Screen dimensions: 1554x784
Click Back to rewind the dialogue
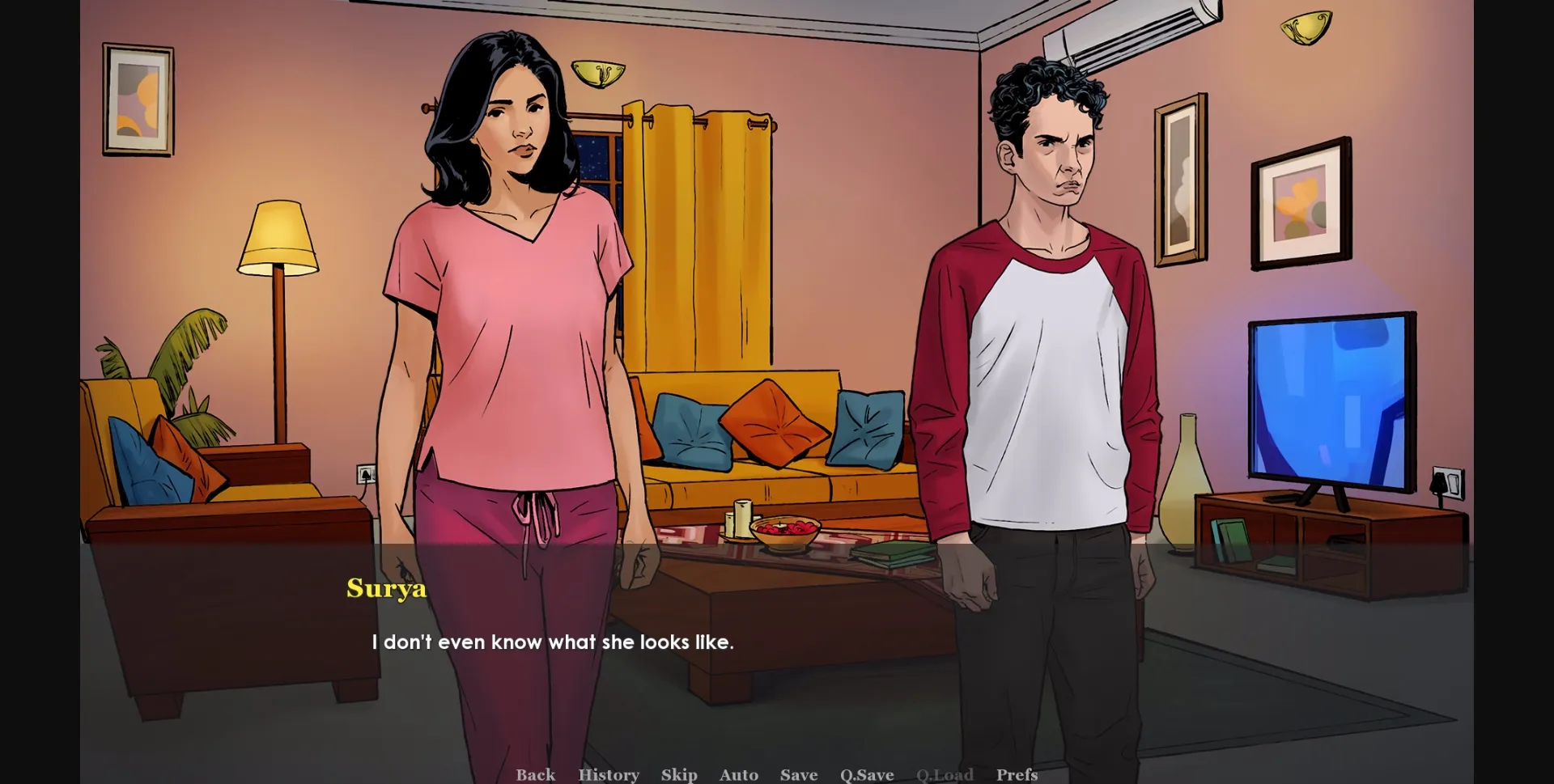535,774
